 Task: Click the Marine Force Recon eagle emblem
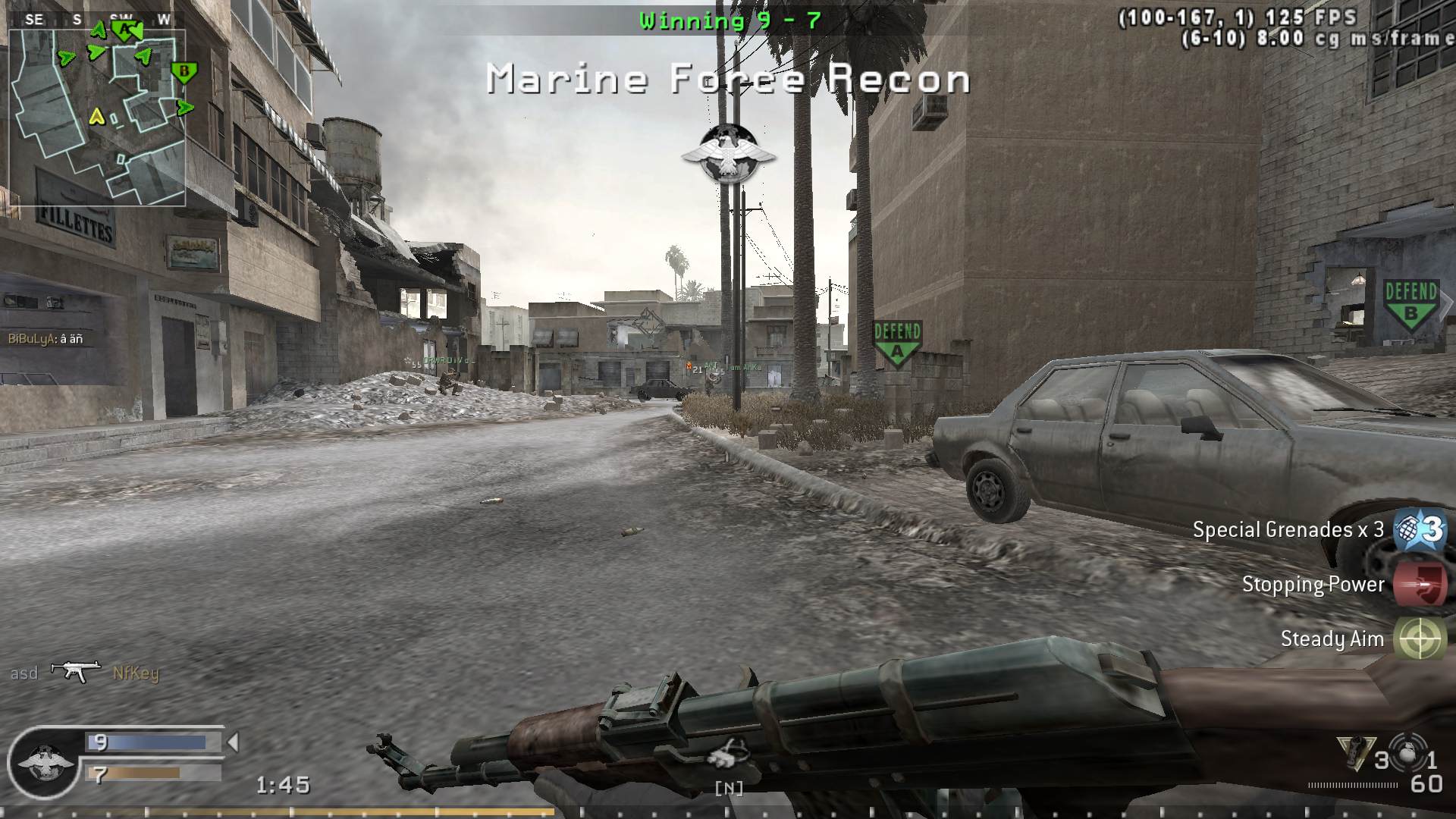click(729, 151)
